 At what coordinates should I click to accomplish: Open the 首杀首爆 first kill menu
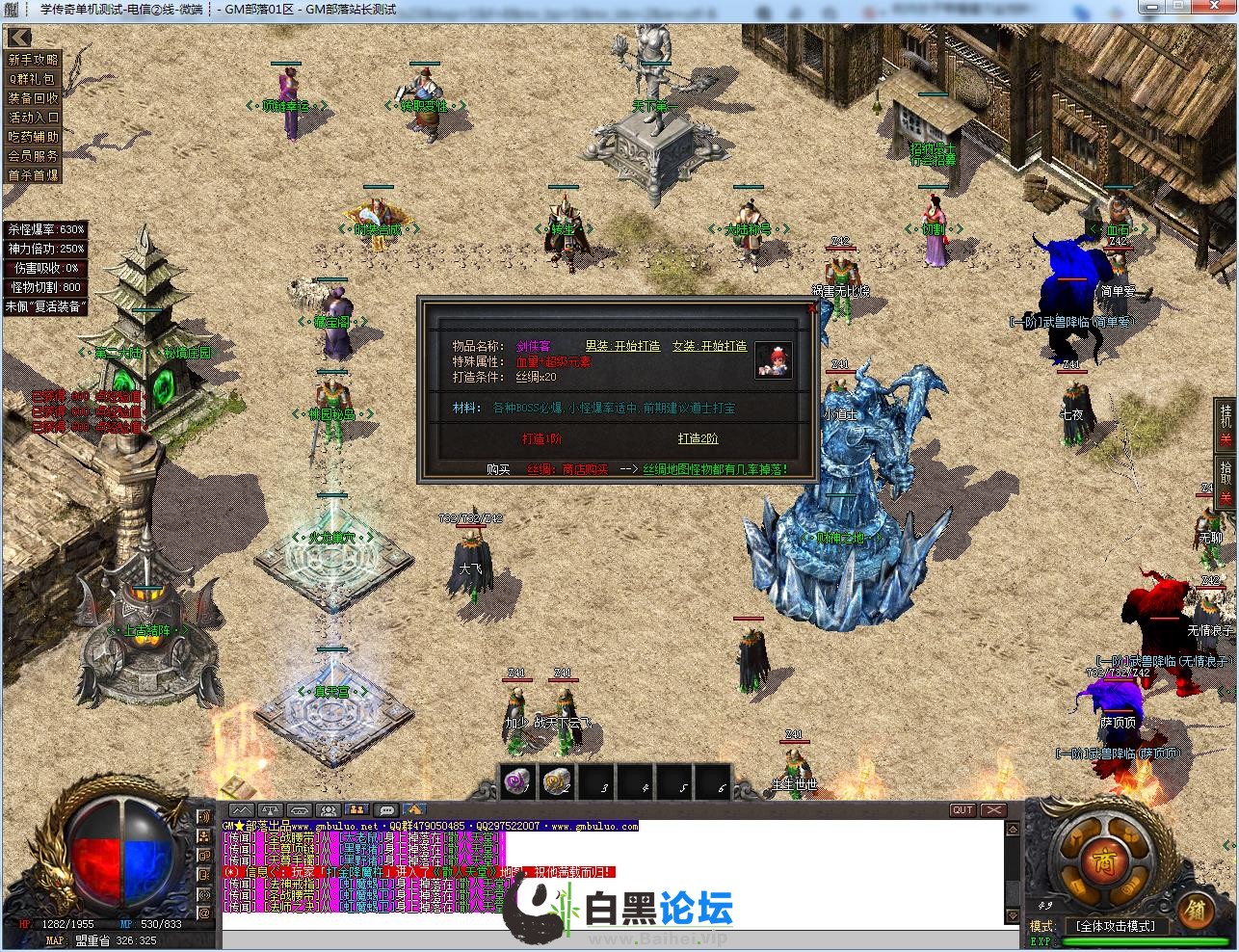click(x=34, y=175)
